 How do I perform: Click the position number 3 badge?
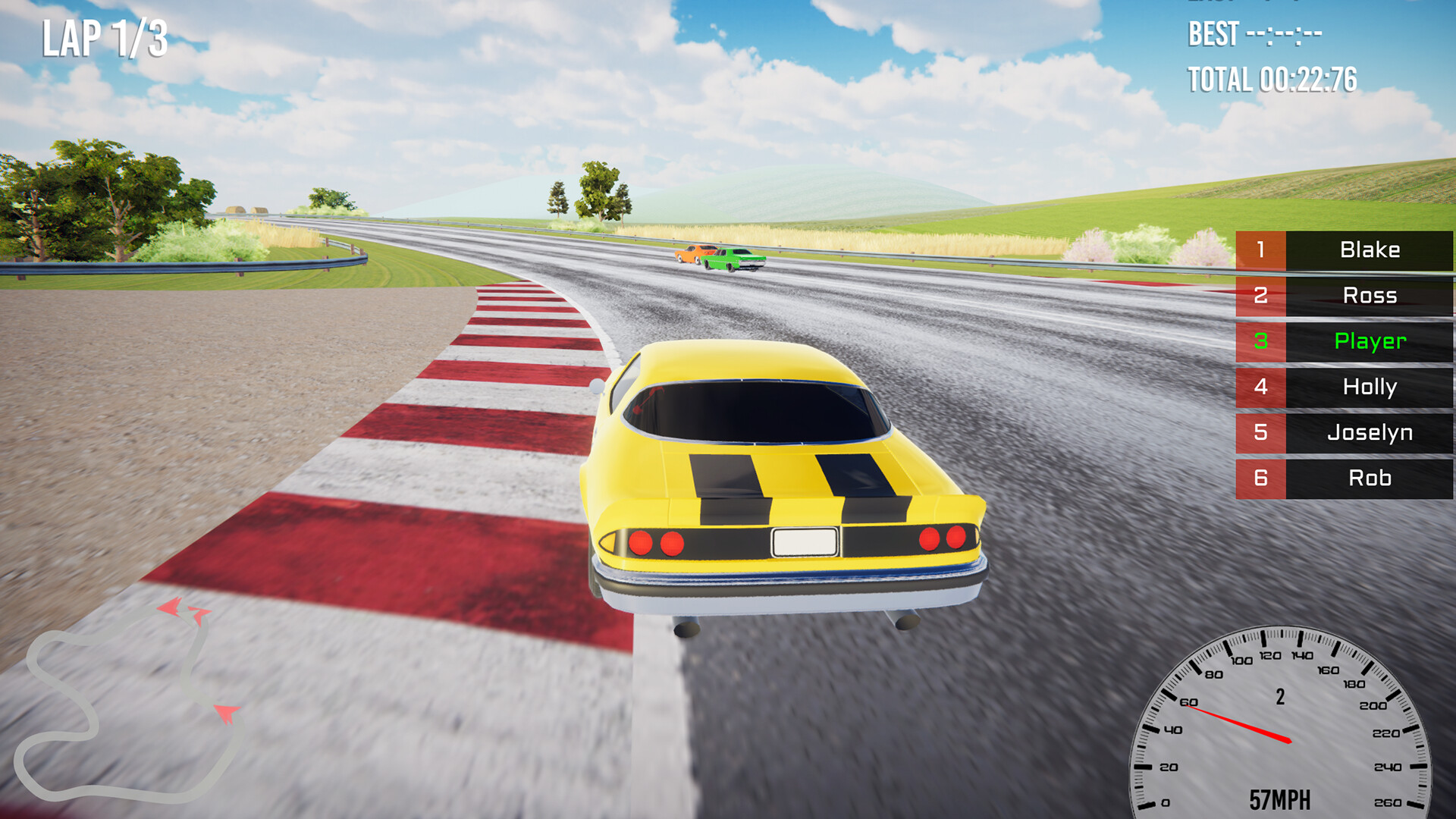click(1260, 342)
